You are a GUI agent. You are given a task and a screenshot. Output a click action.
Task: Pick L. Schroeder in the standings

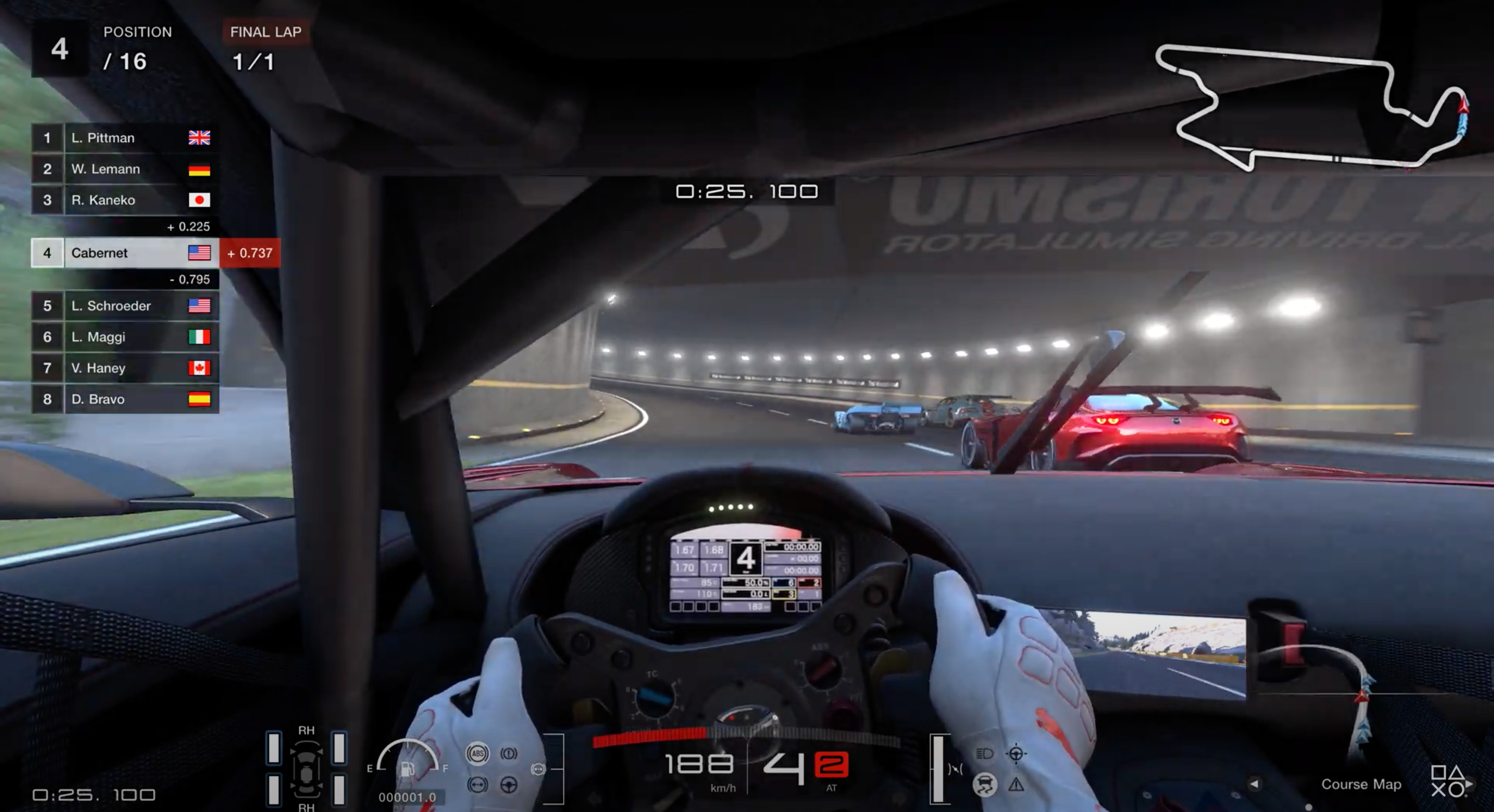125,306
